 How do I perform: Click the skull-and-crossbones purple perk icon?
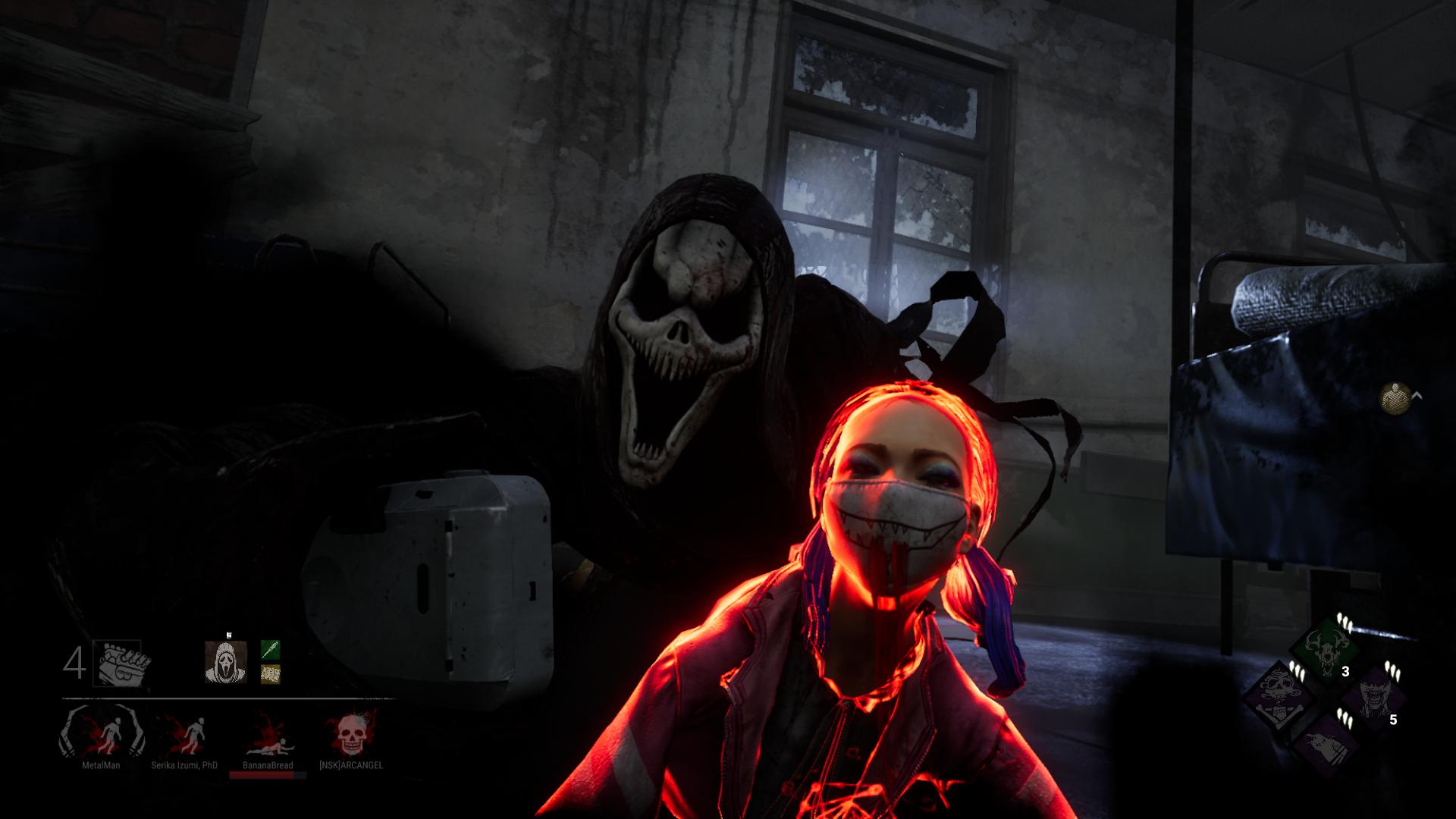(x=1279, y=698)
